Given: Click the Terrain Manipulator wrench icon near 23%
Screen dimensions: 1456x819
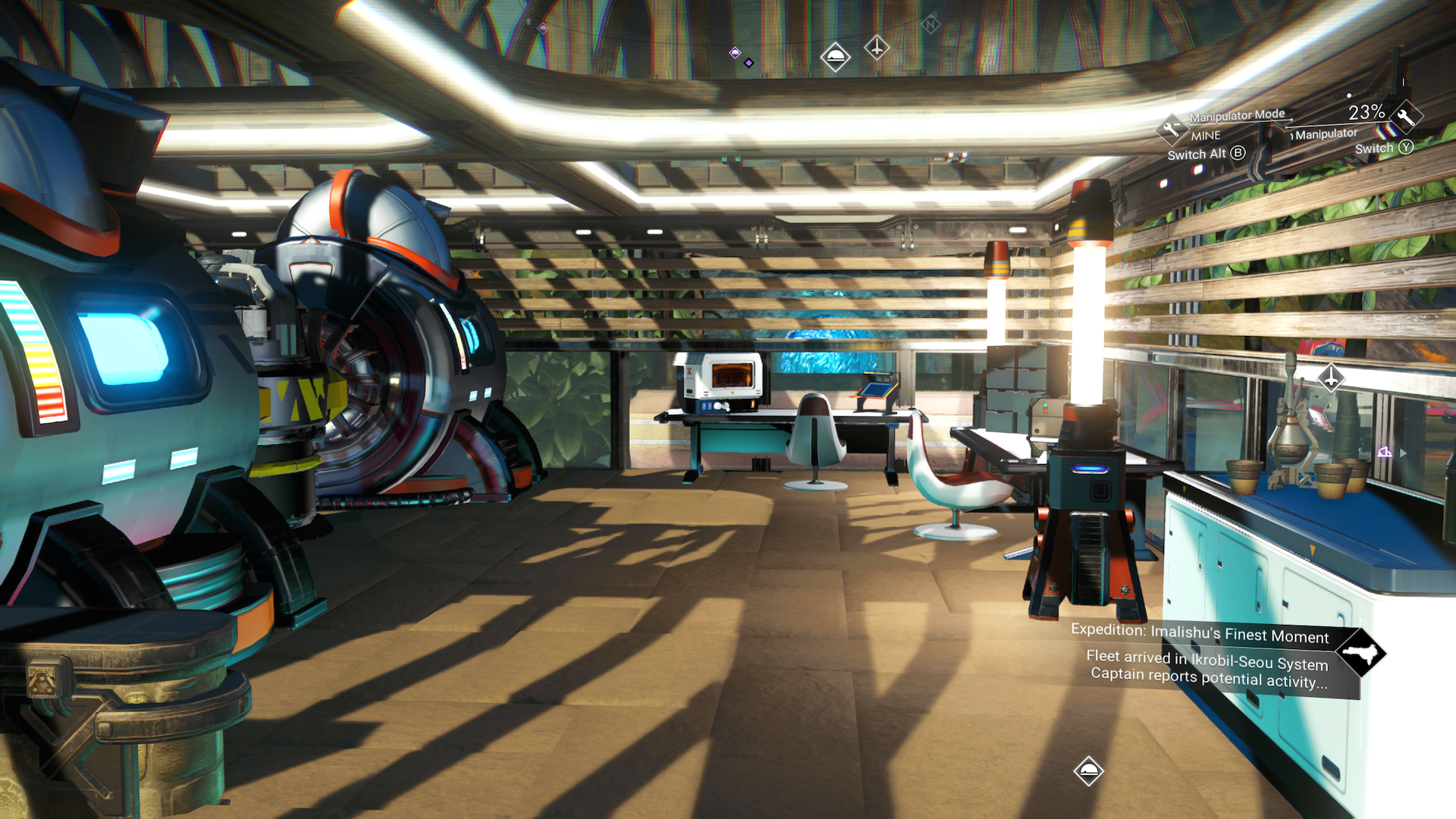Looking at the screenshot, I should tap(1406, 122).
